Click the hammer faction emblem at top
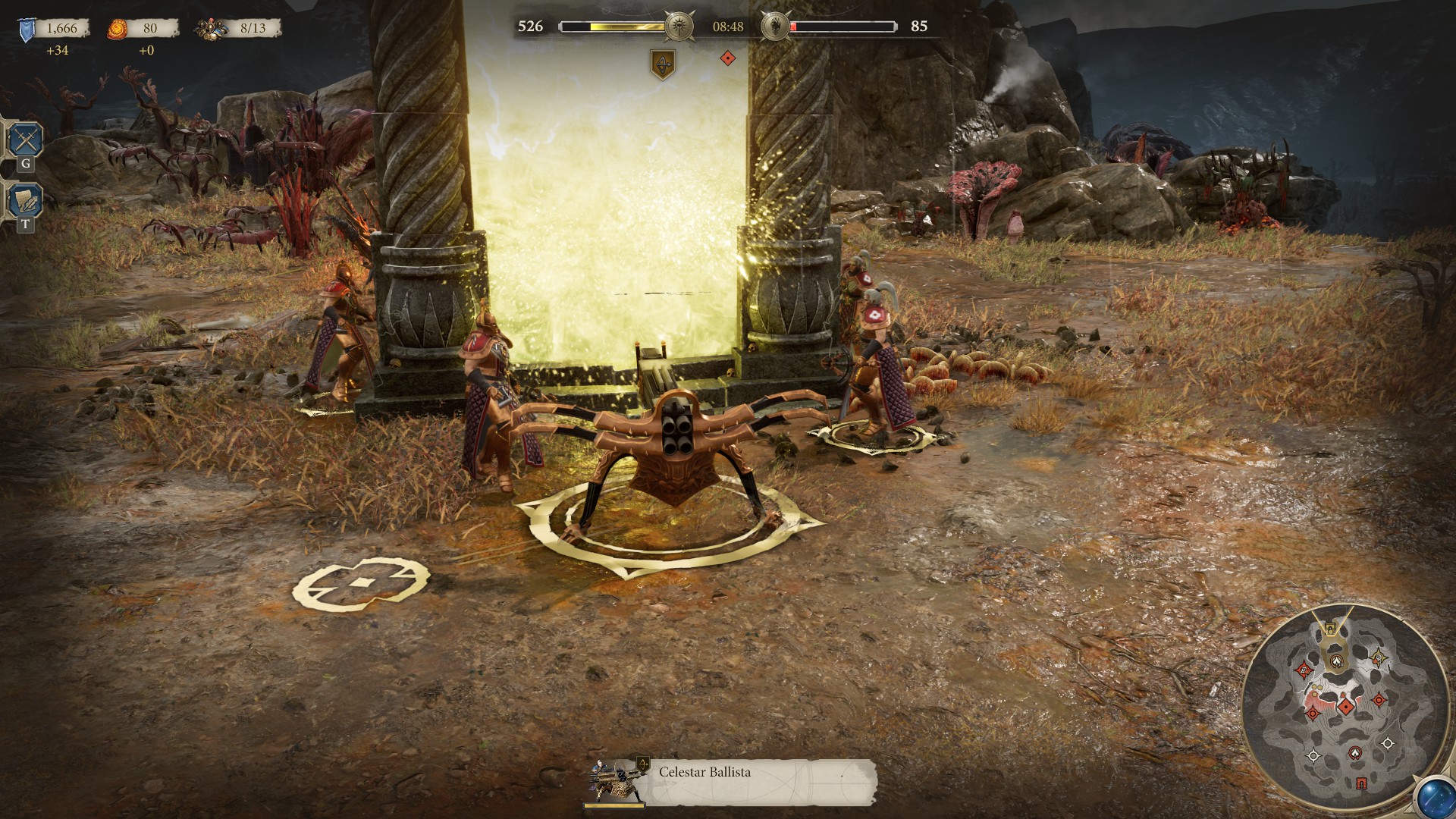The width and height of the screenshot is (1456, 819). tap(677, 27)
